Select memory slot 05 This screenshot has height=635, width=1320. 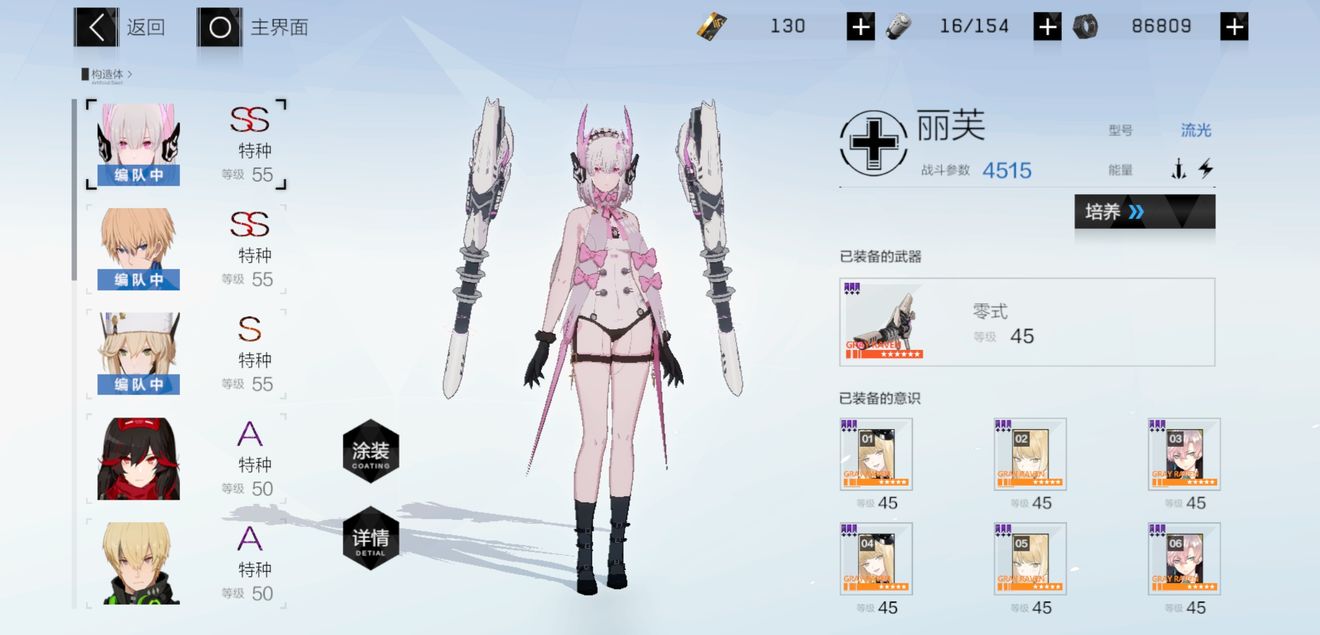(x=1030, y=559)
